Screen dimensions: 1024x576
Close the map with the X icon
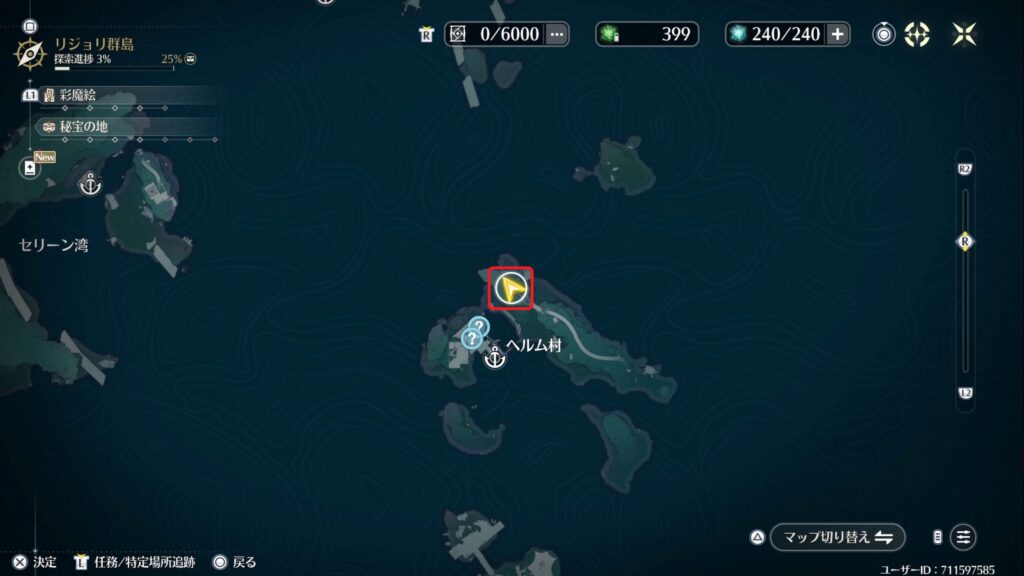(x=965, y=35)
